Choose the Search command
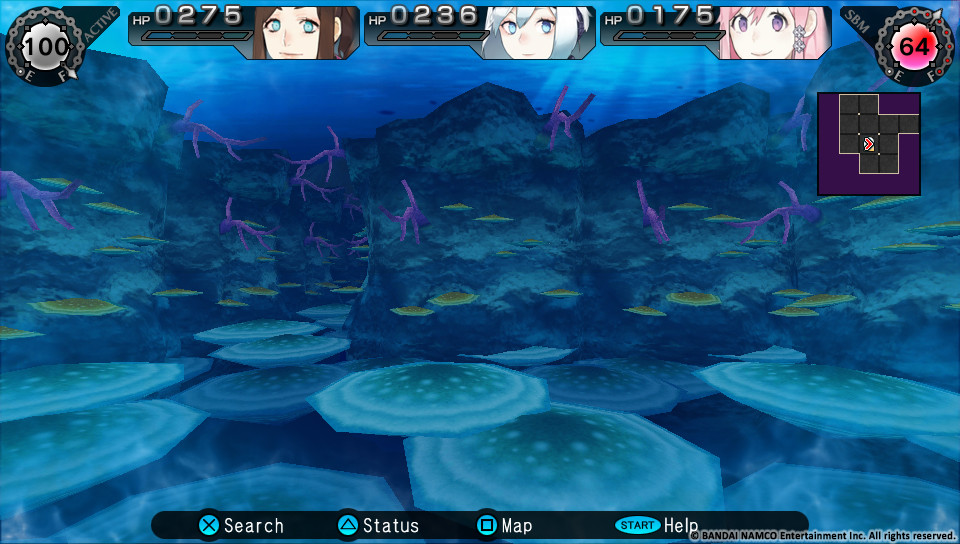This screenshot has width=960, height=544. coord(241,525)
